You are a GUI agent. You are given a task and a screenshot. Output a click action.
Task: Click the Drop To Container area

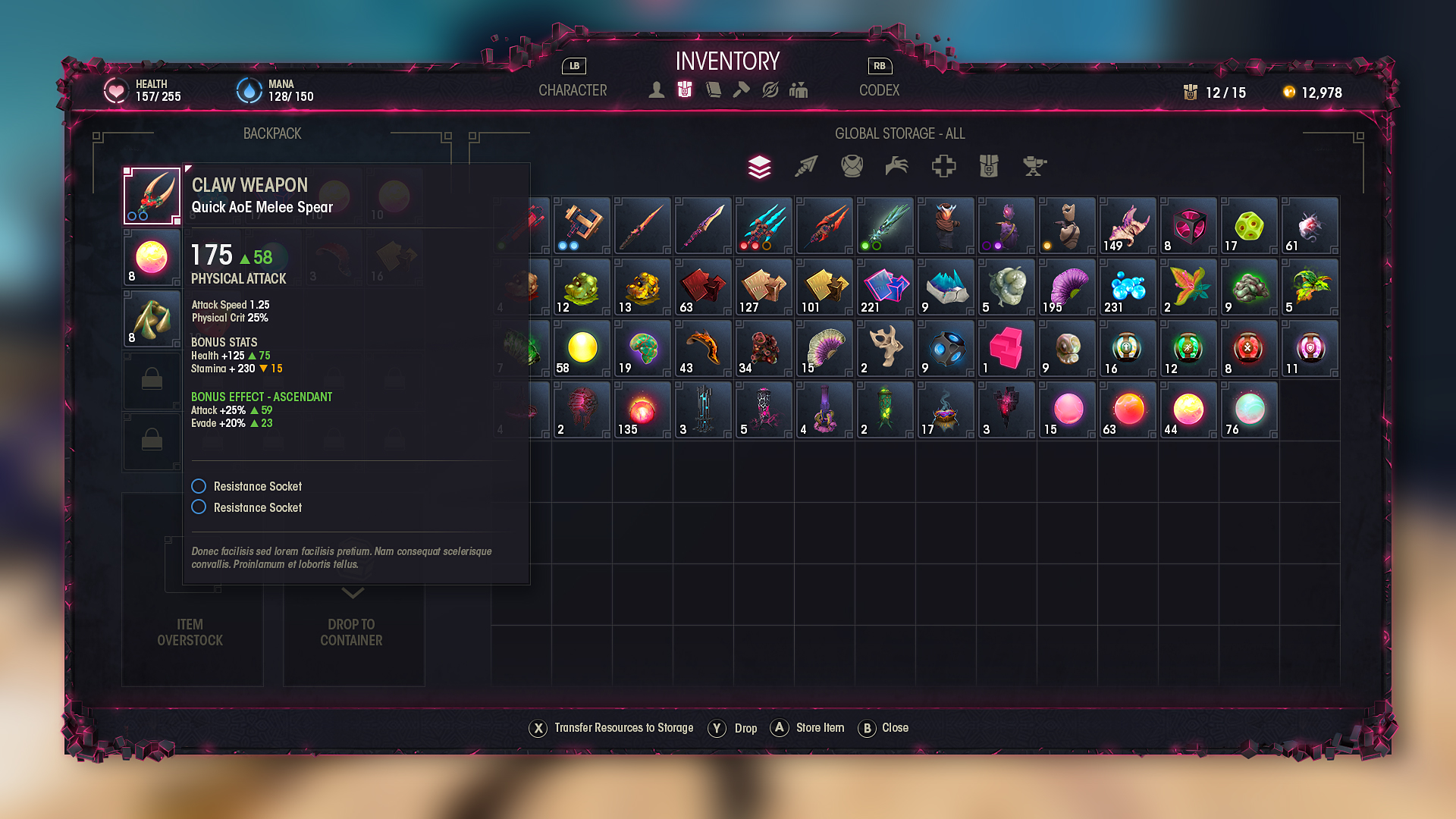[352, 631]
